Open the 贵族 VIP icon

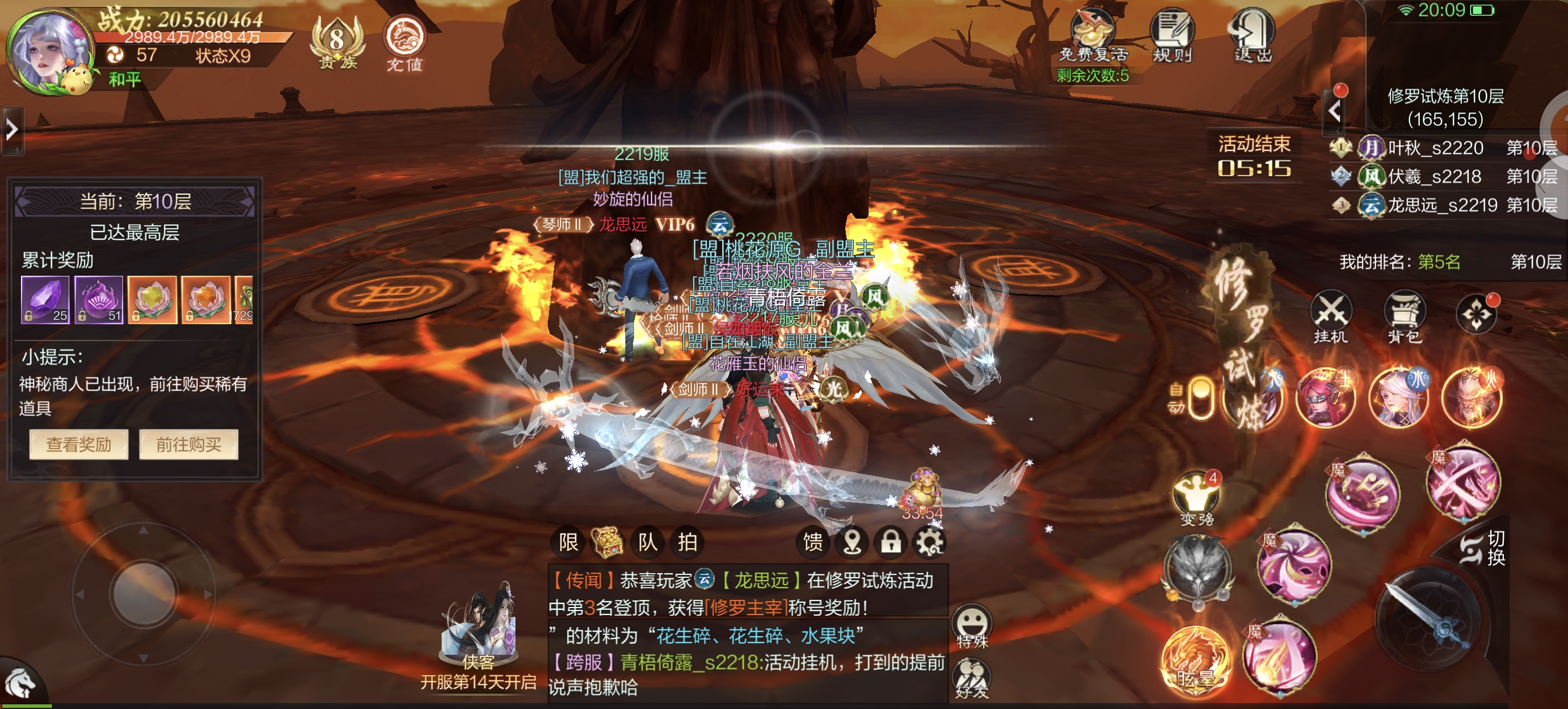pyautogui.click(x=337, y=43)
